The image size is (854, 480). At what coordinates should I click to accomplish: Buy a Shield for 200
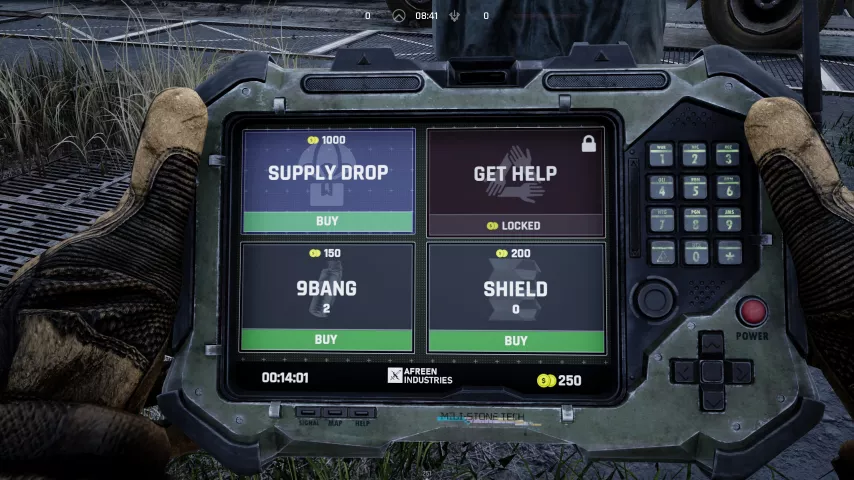pos(515,340)
